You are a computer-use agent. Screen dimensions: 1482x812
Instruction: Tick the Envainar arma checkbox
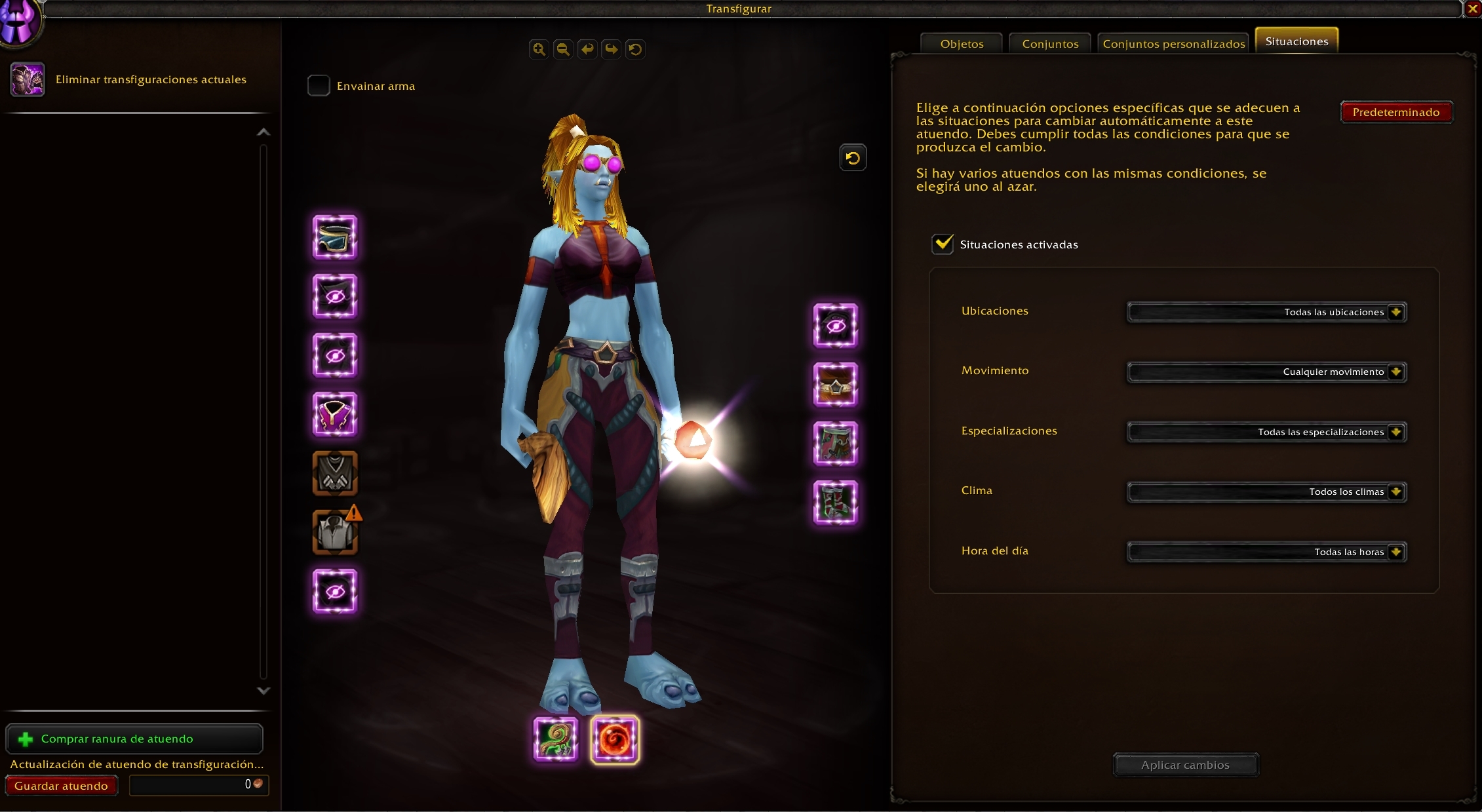point(319,86)
